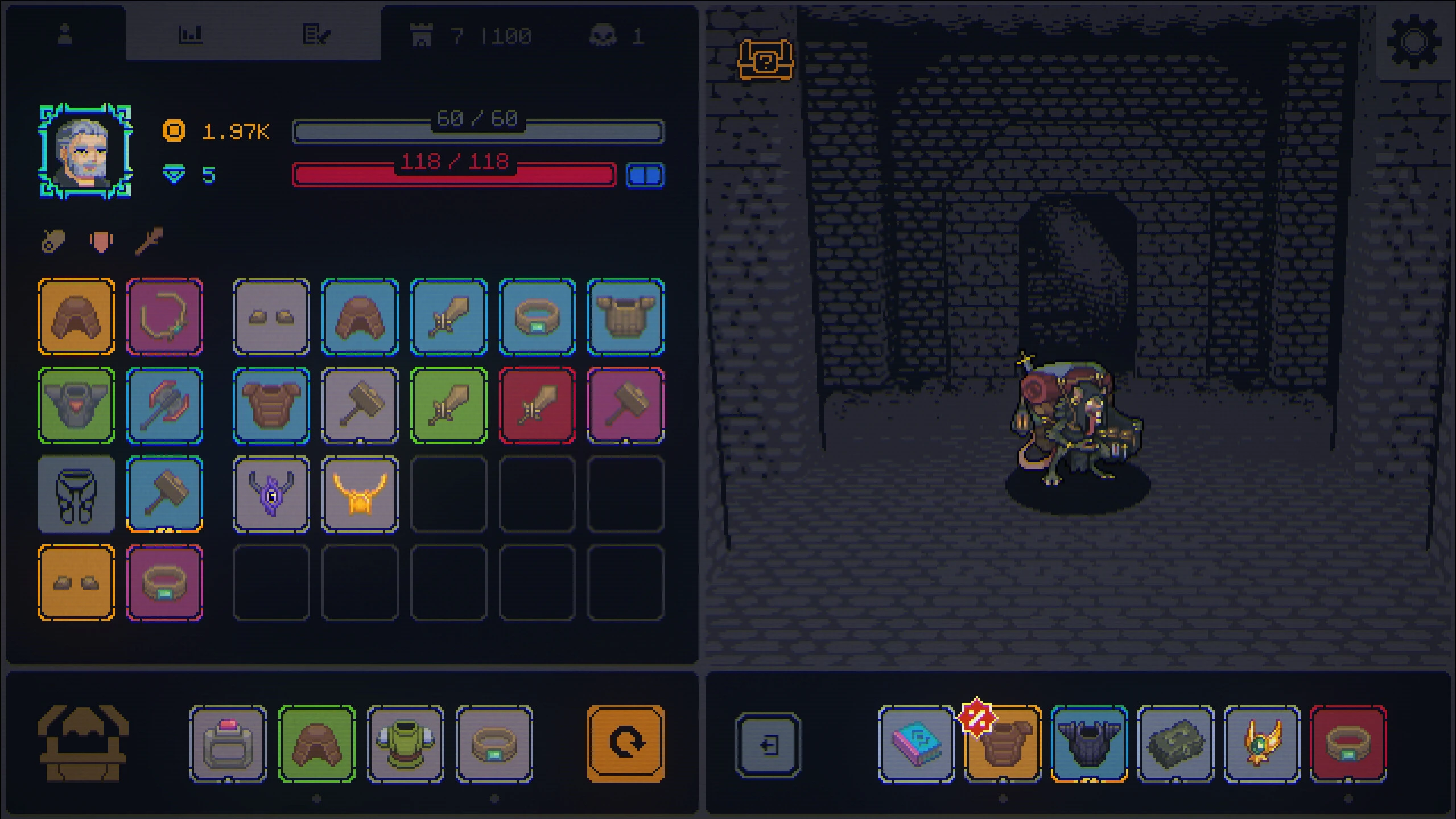Switch to the character profile tab
Viewport: 1456px width, 819px height.
[x=64, y=33]
